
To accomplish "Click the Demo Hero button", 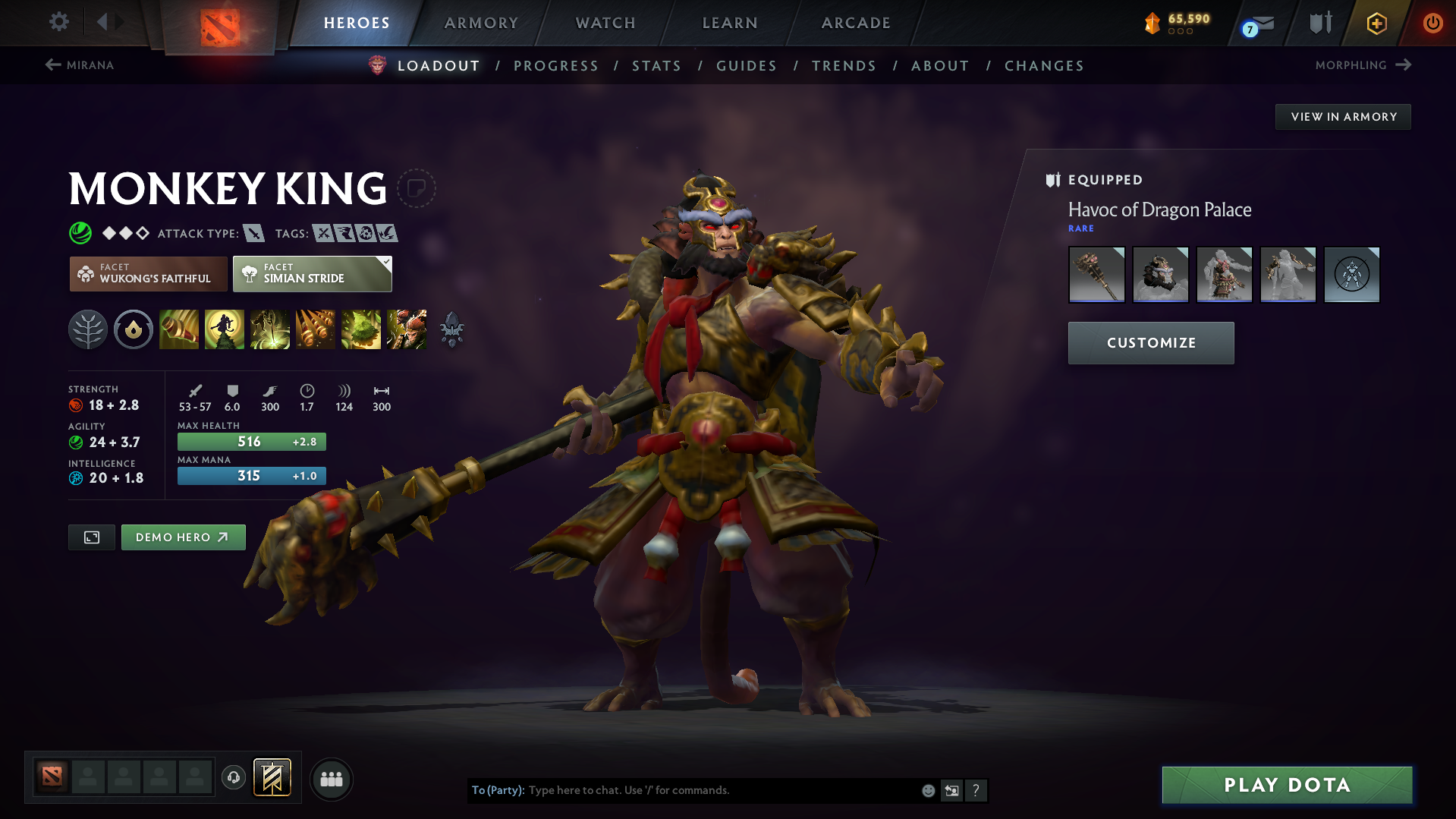I will coord(183,537).
